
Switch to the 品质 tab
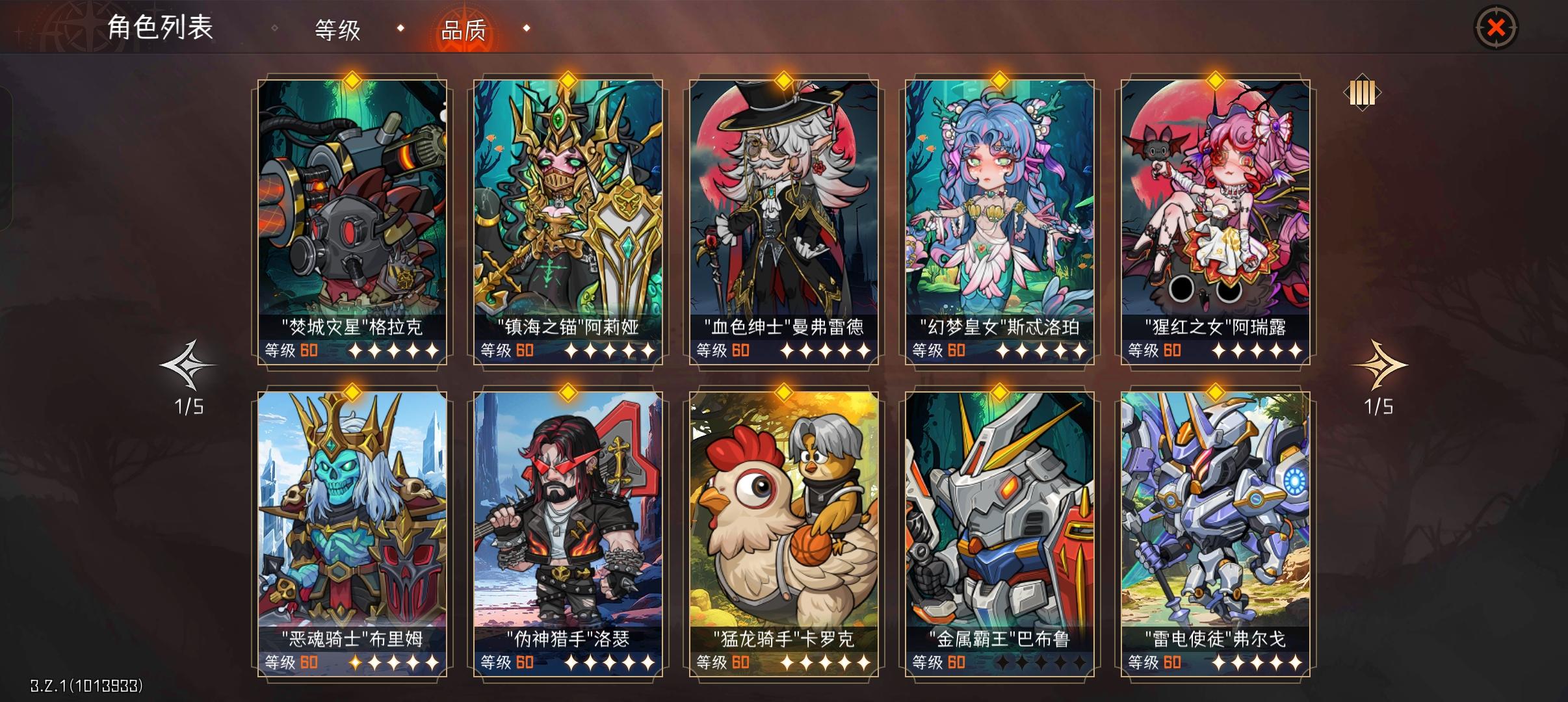pyautogui.click(x=464, y=29)
